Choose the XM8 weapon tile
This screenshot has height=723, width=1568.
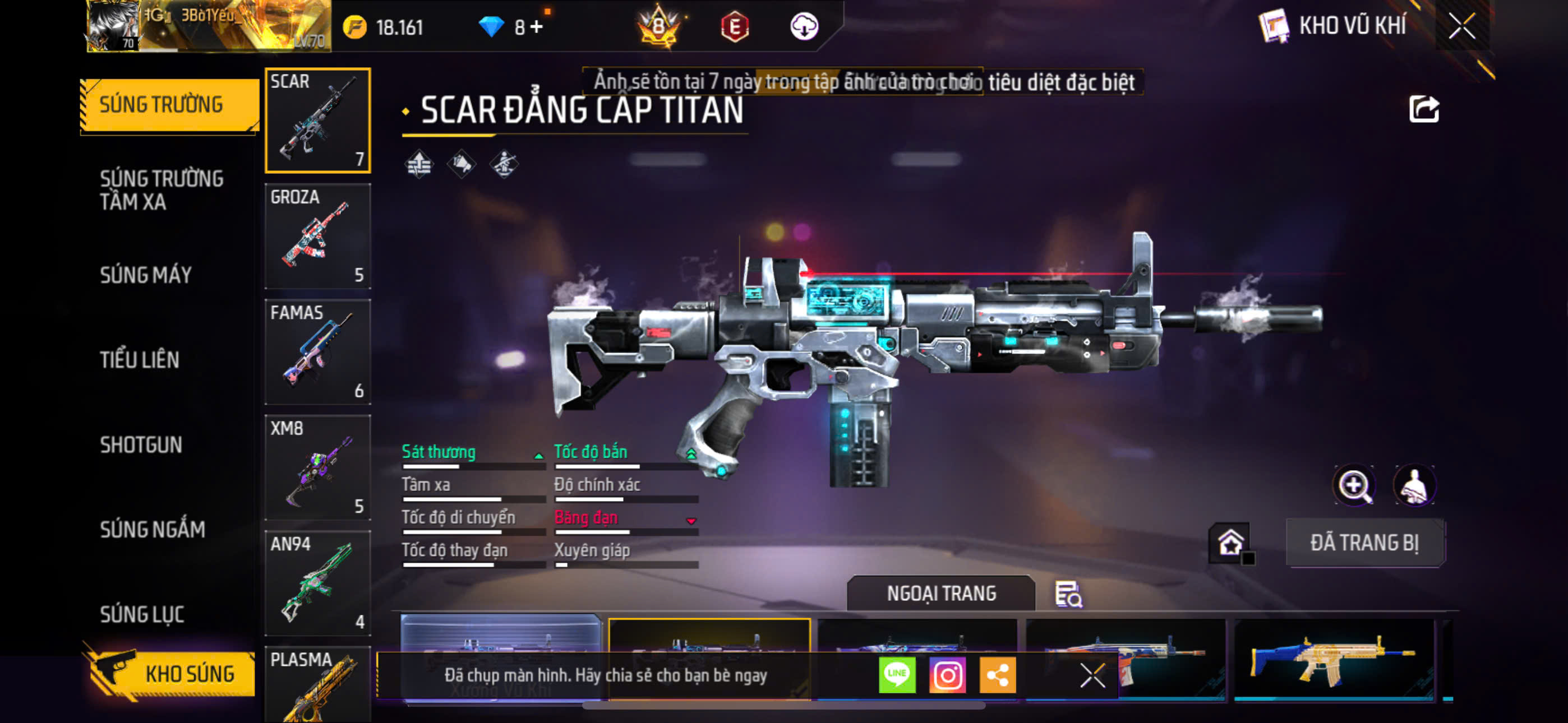317,467
